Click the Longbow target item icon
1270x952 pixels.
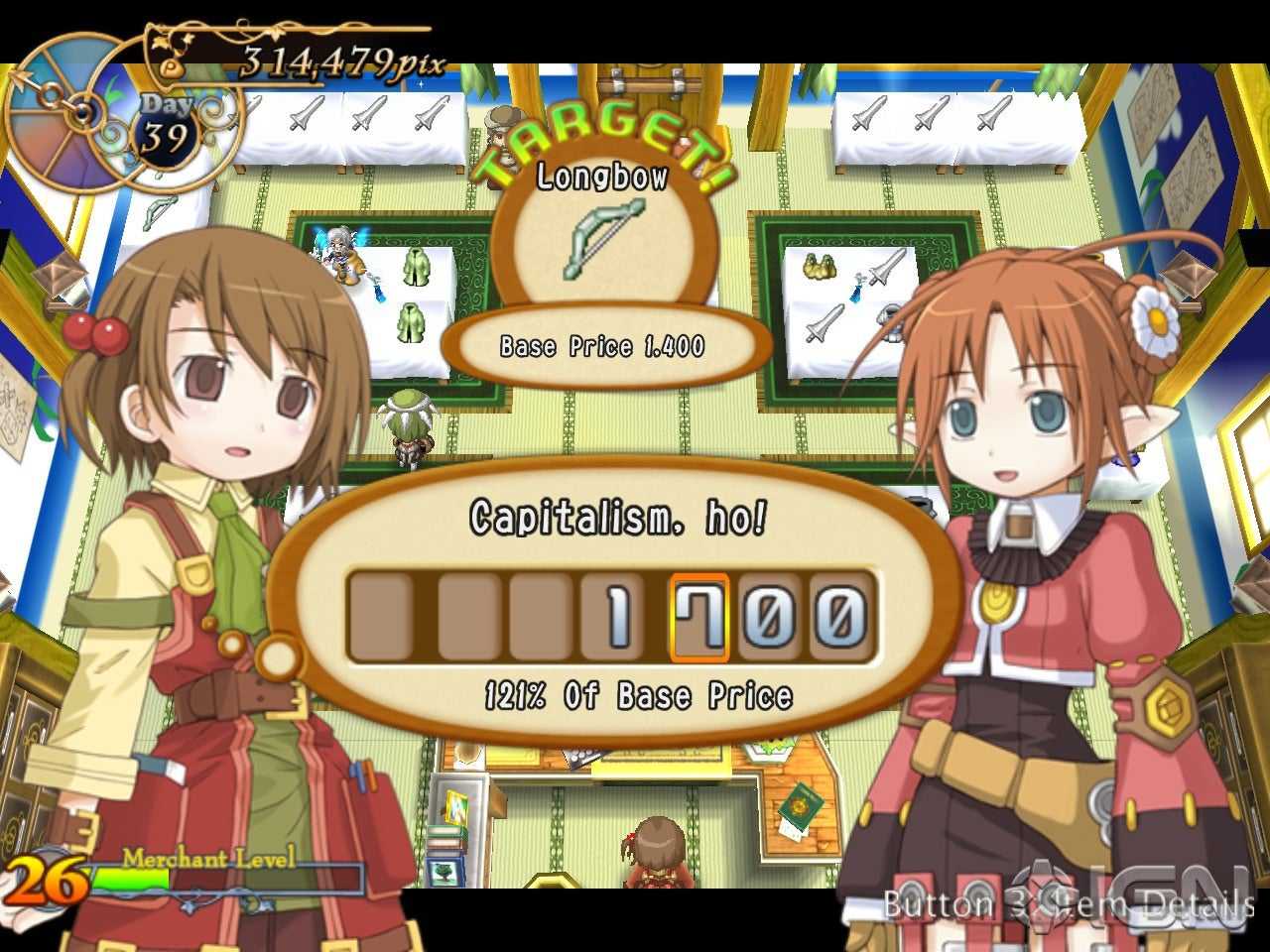point(604,238)
